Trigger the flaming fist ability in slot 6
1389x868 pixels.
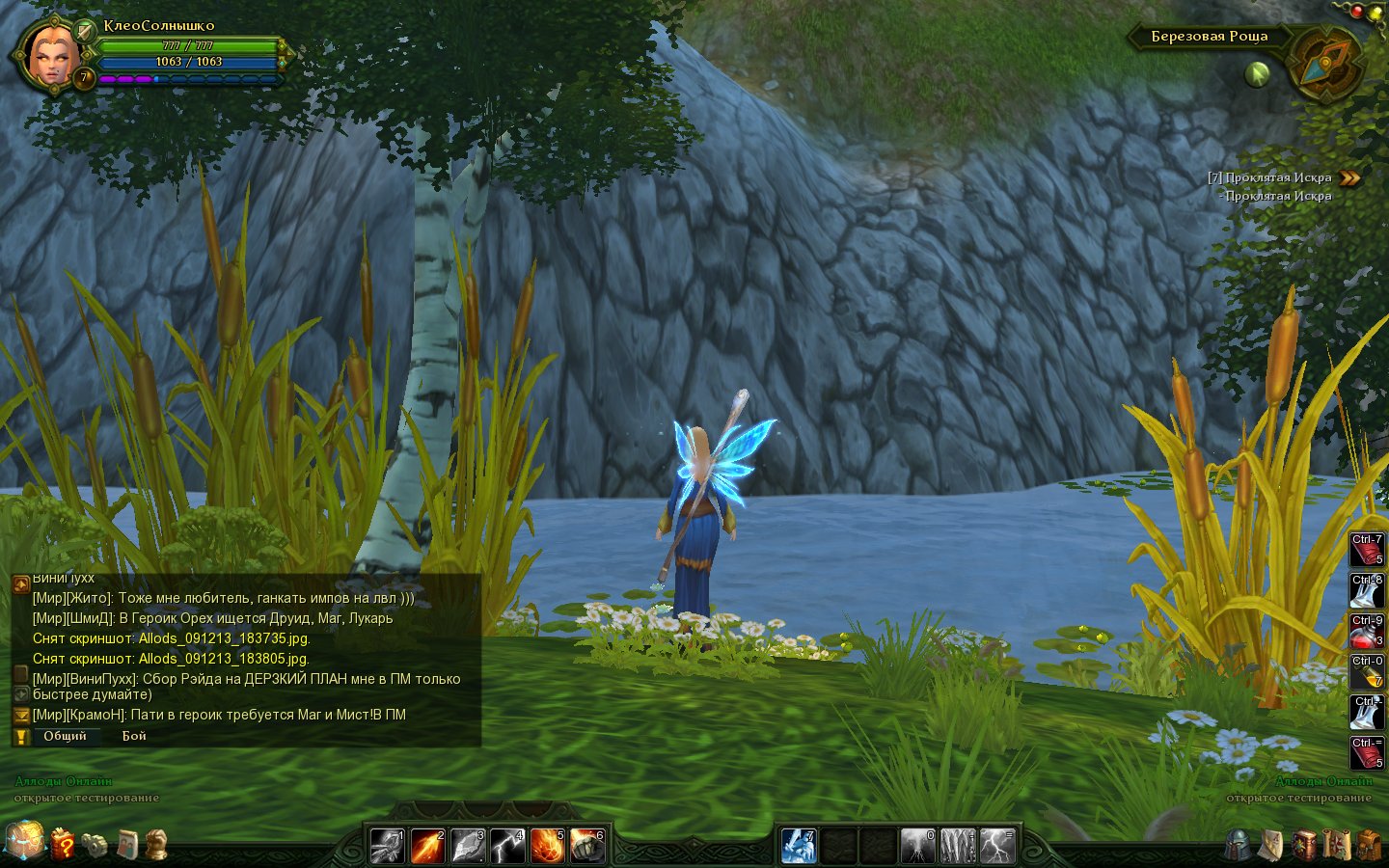586,846
